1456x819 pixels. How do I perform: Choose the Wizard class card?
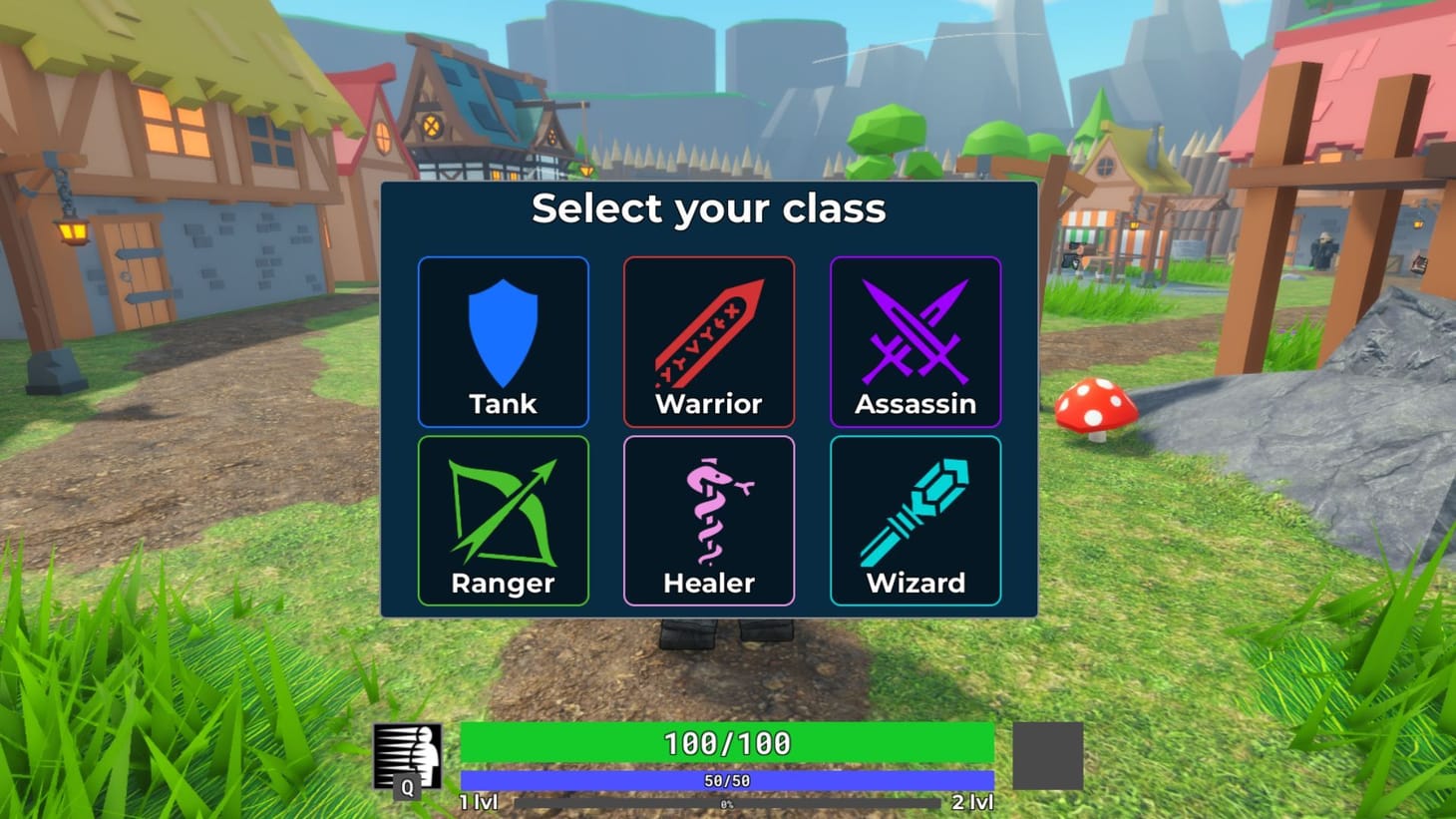914,521
